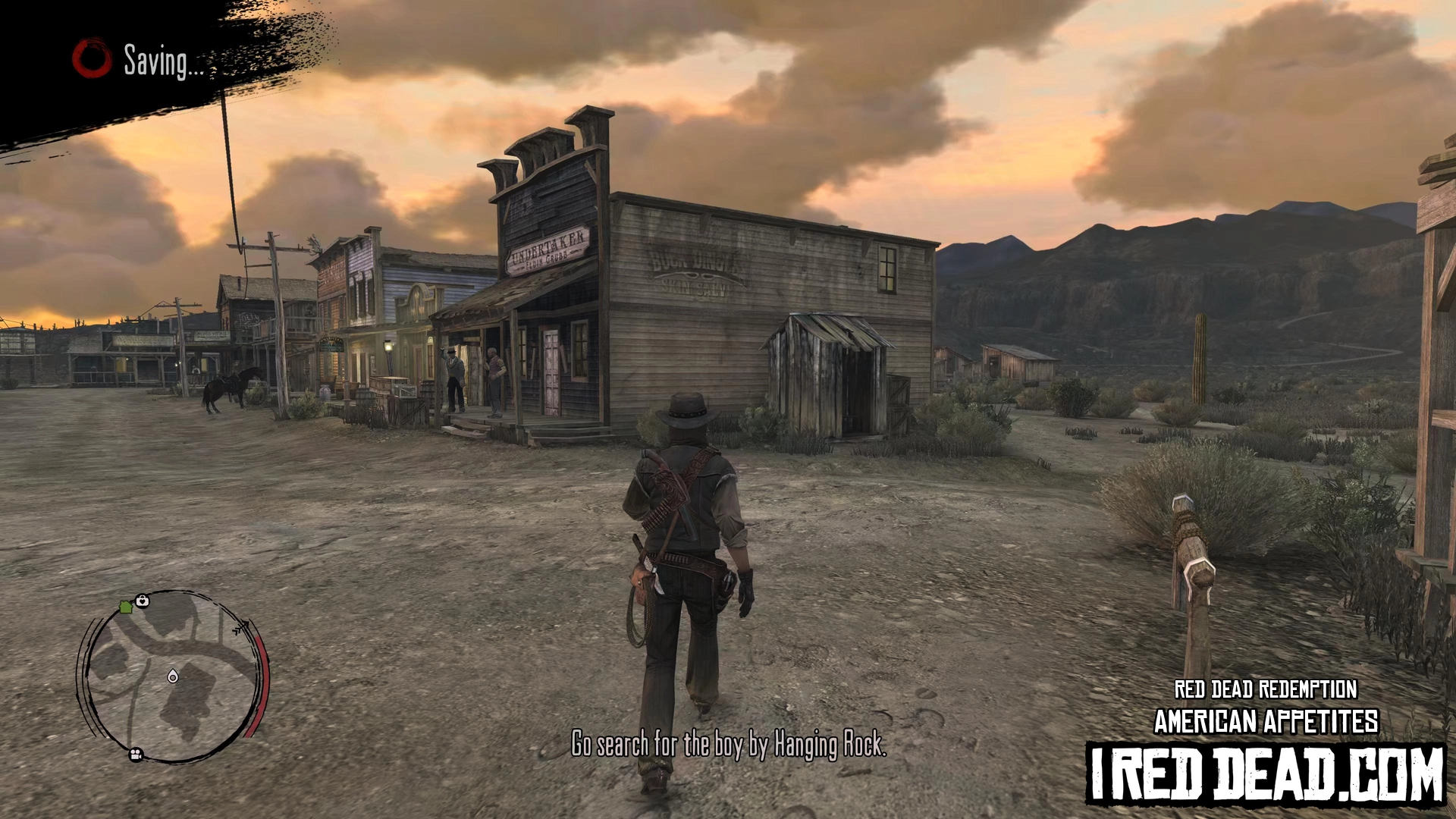Click the player position marker on minimap

(173, 676)
